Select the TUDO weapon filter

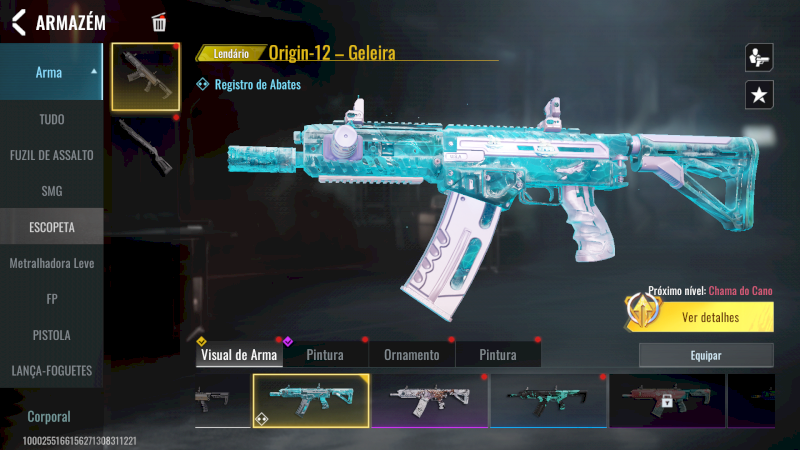(52, 119)
